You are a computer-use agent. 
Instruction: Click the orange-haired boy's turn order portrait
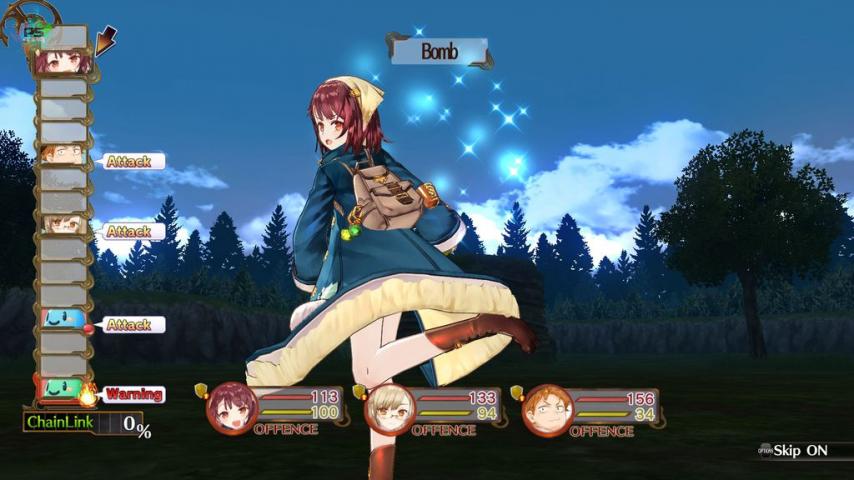[62, 156]
